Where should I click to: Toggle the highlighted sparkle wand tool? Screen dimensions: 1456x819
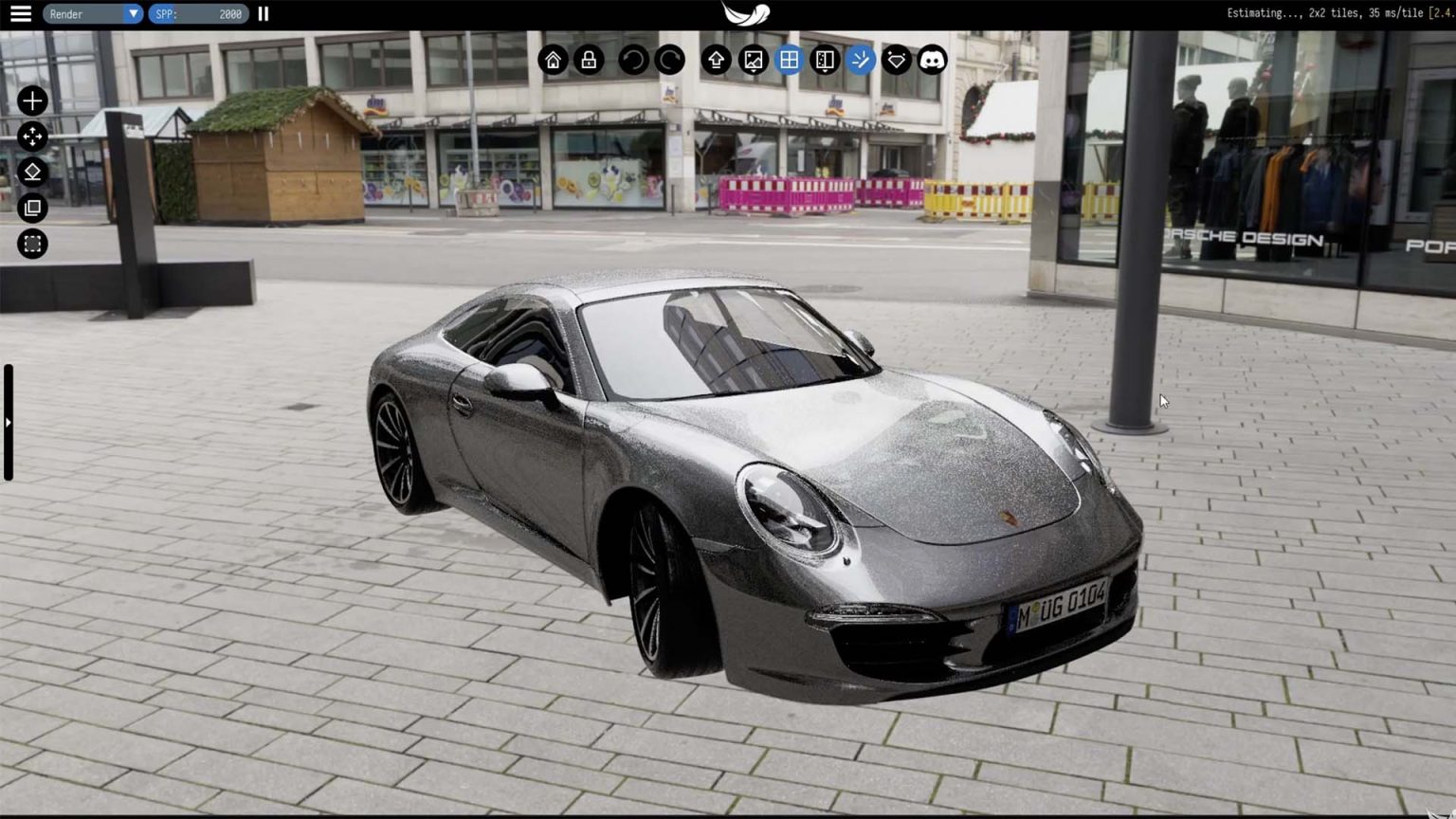click(861, 61)
